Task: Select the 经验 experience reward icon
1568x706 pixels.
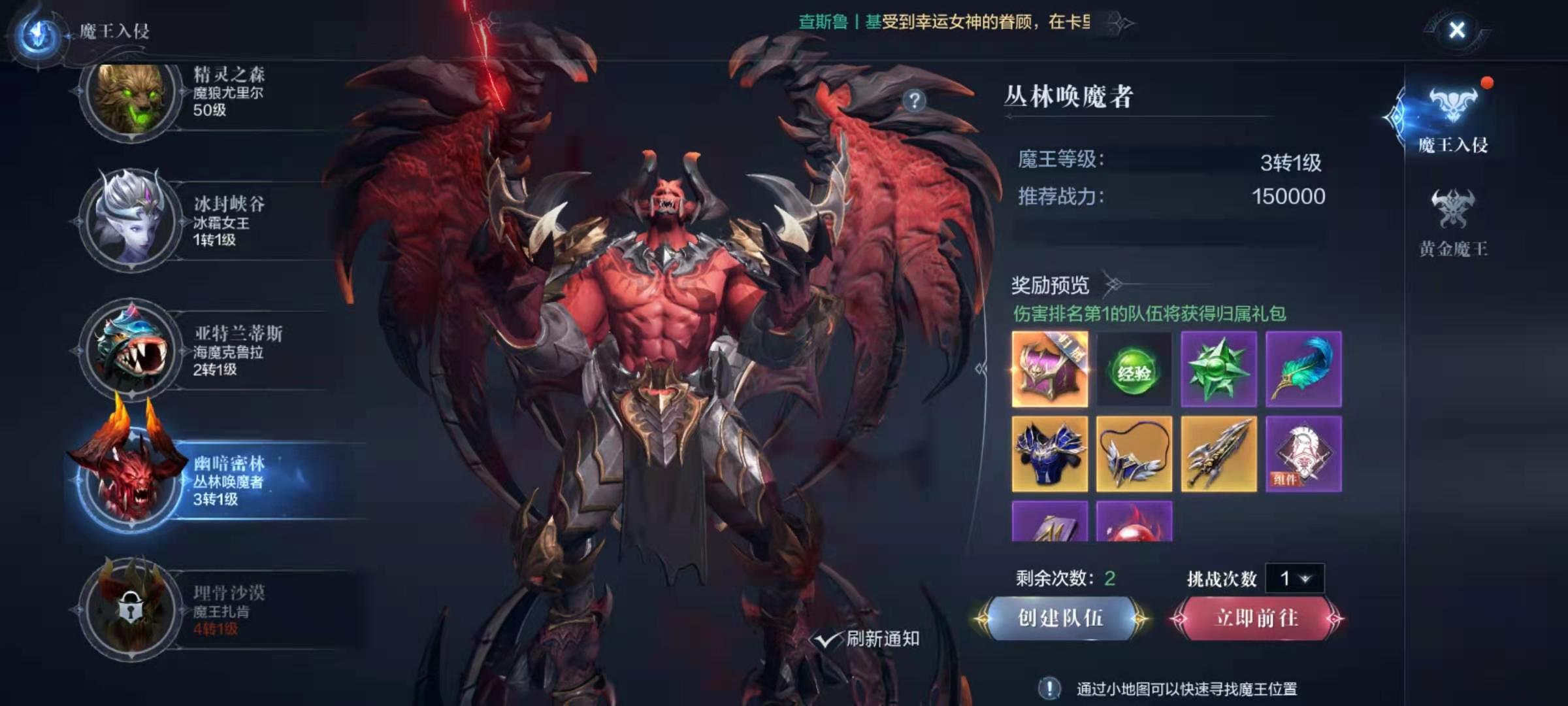Action: click(1135, 368)
